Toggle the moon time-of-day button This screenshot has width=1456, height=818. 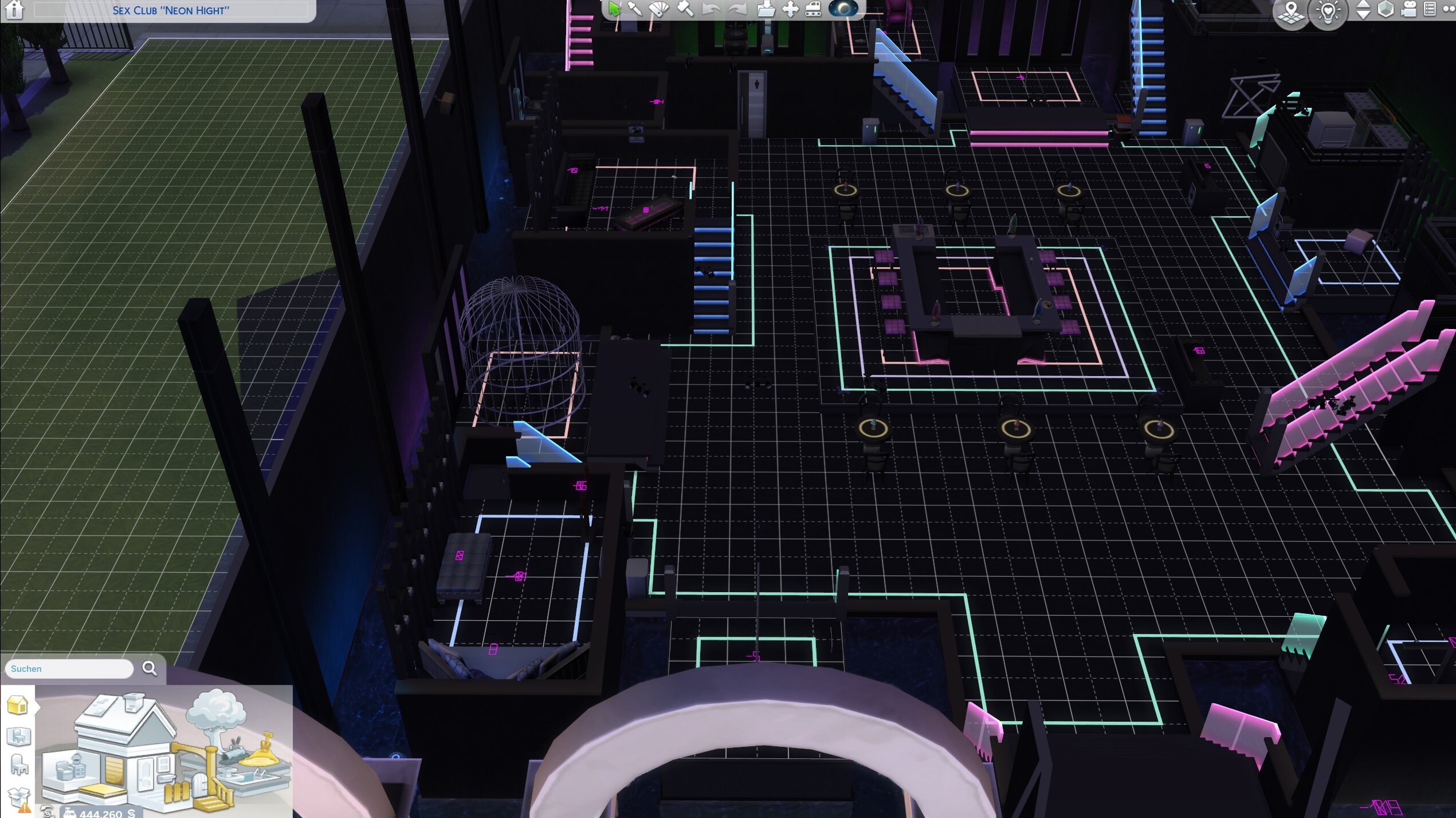pos(843,8)
